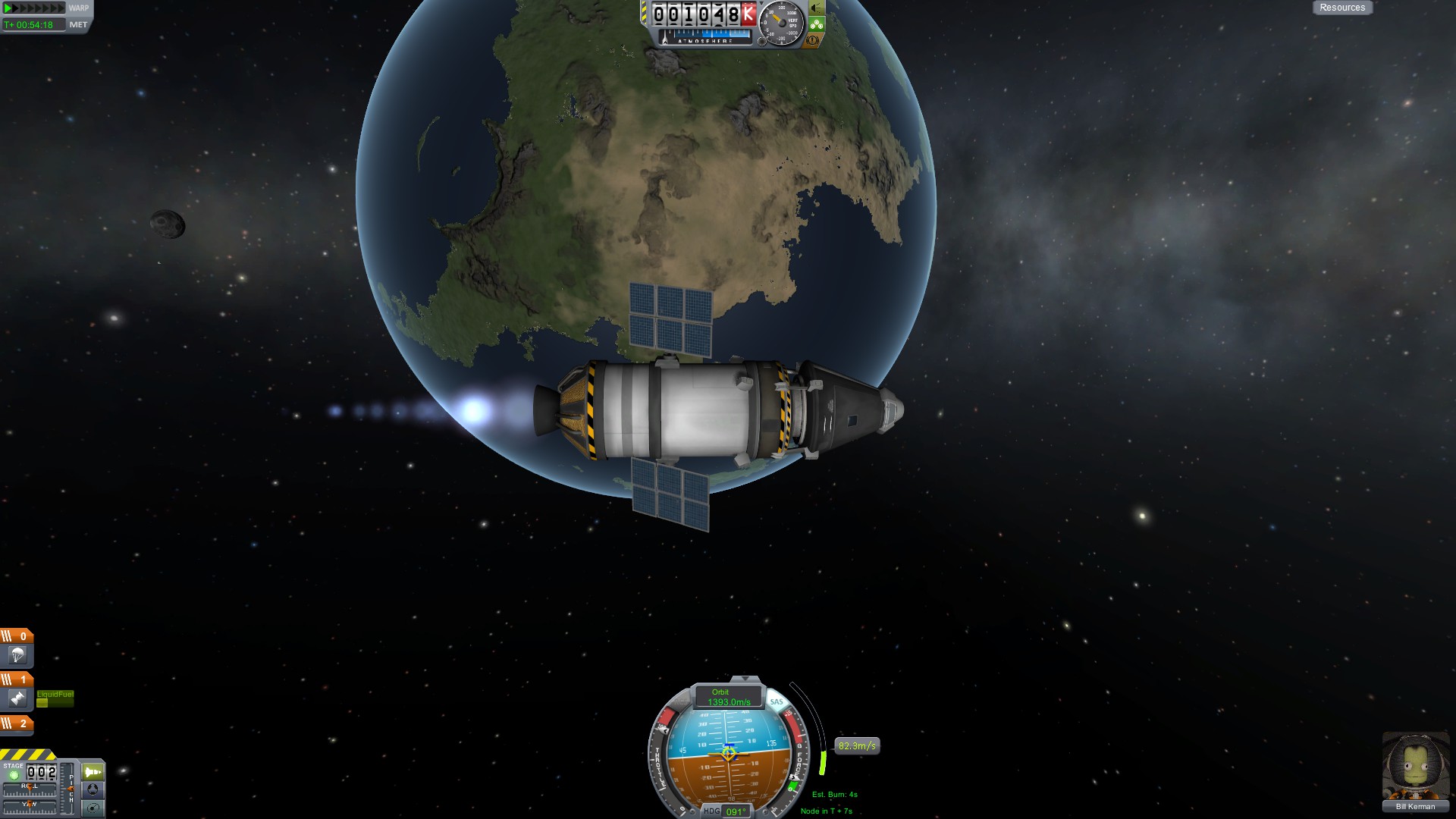Click the green stage indicator light
This screenshot has width=1456, height=819.
[x=14, y=775]
